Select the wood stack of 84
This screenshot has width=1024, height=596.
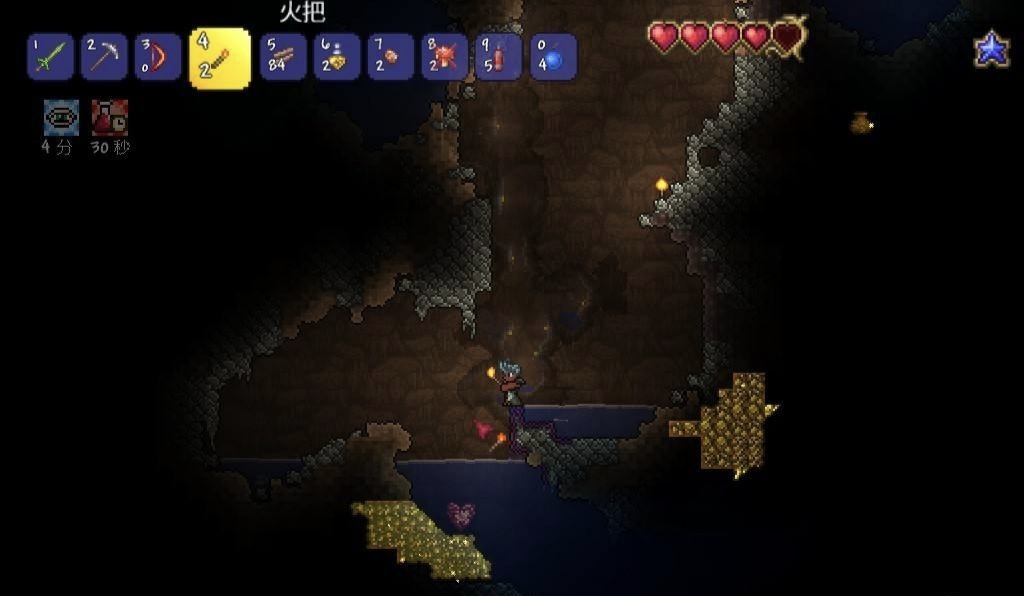[x=283, y=57]
